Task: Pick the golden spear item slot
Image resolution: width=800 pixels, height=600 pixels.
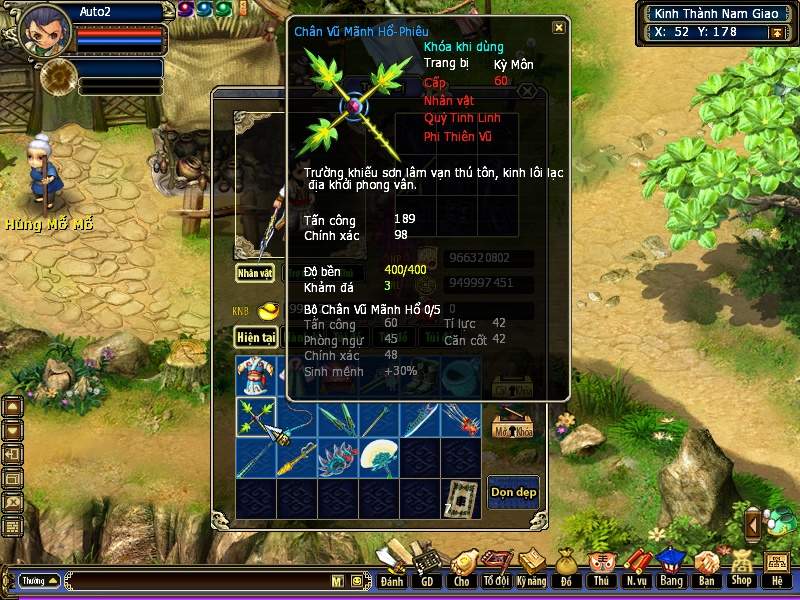Action: pyautogui.click(x=296, y=459)
